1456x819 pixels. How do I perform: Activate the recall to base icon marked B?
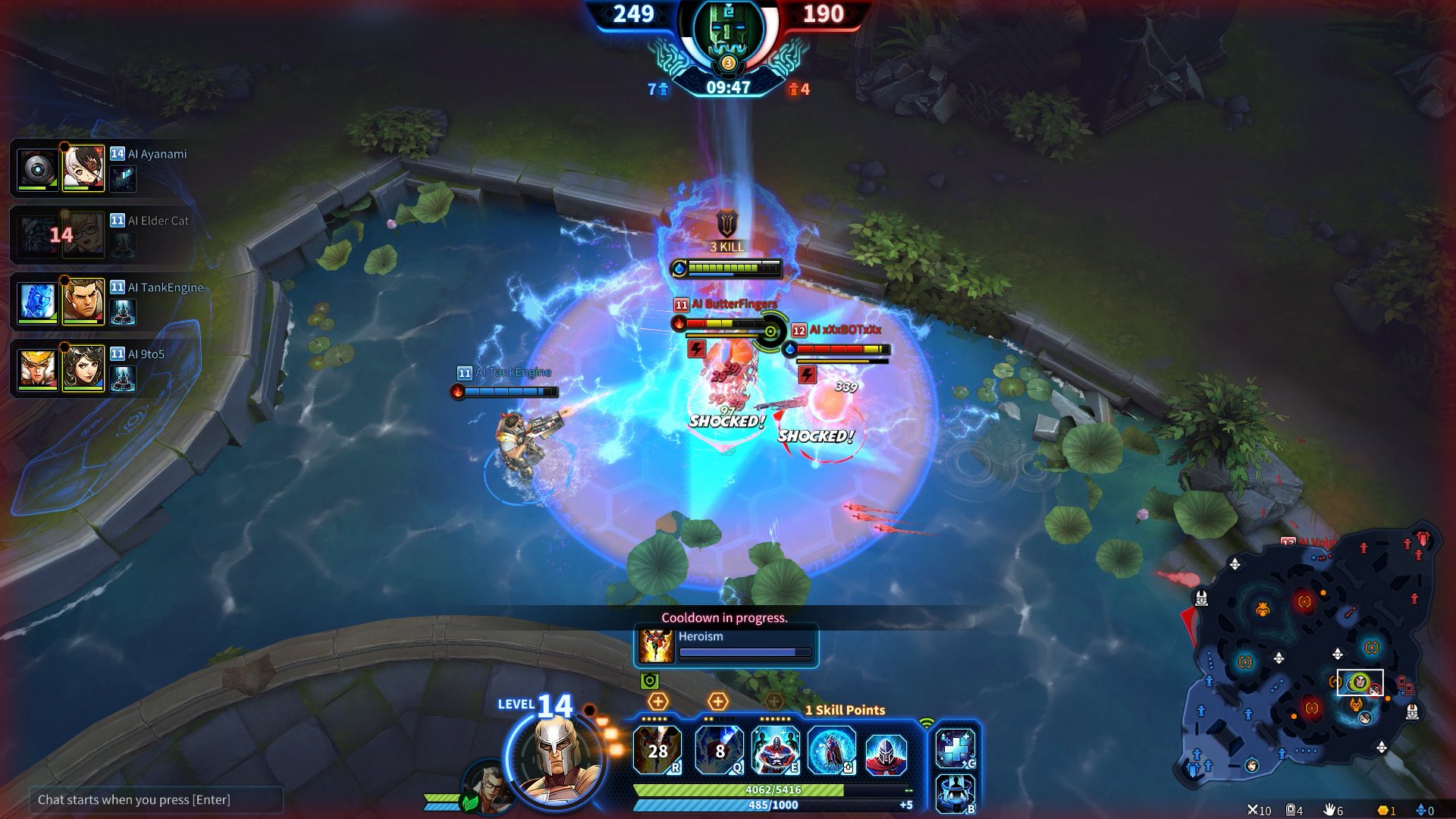[x=955, y=793]
